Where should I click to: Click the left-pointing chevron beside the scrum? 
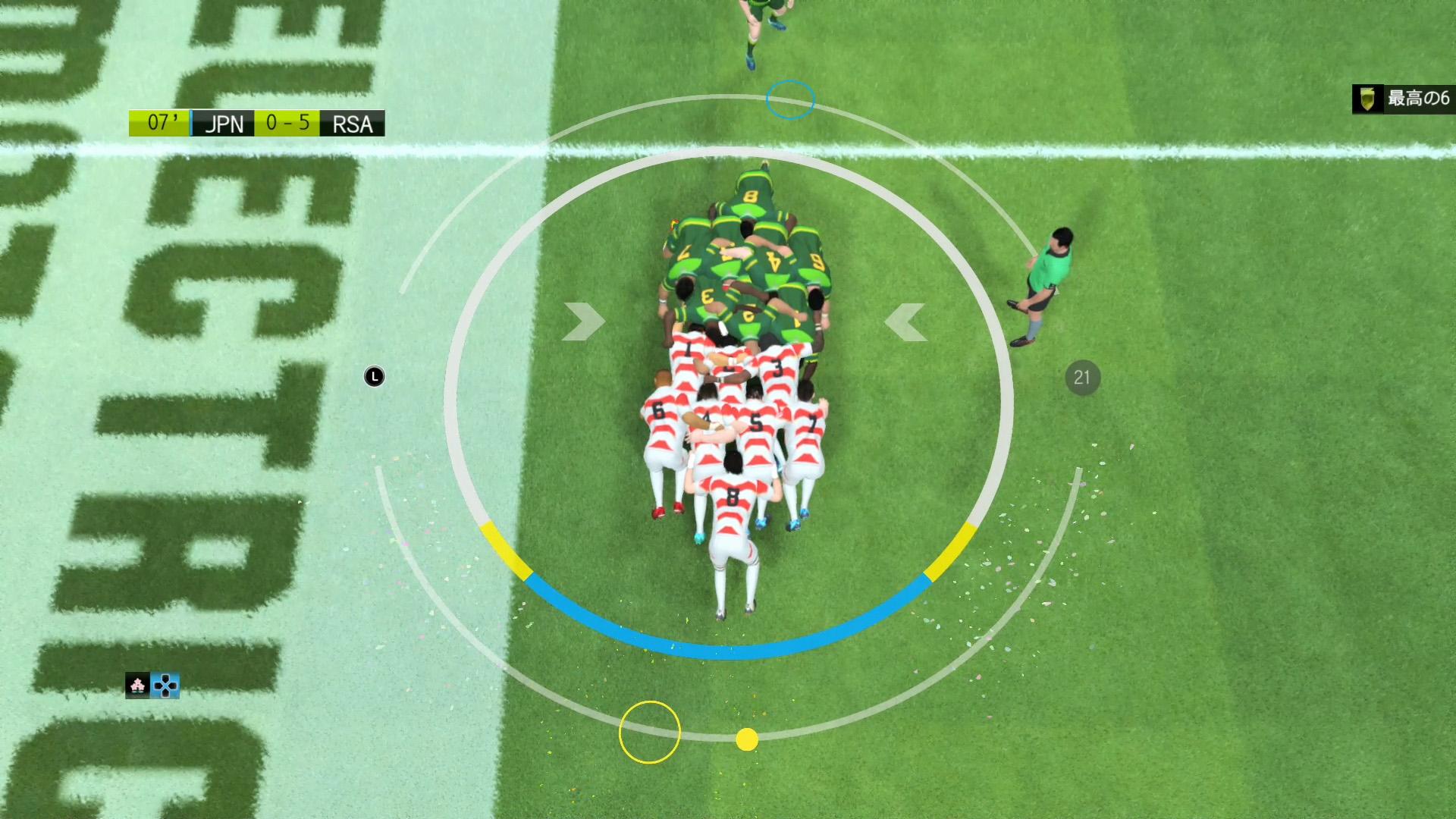906,322
